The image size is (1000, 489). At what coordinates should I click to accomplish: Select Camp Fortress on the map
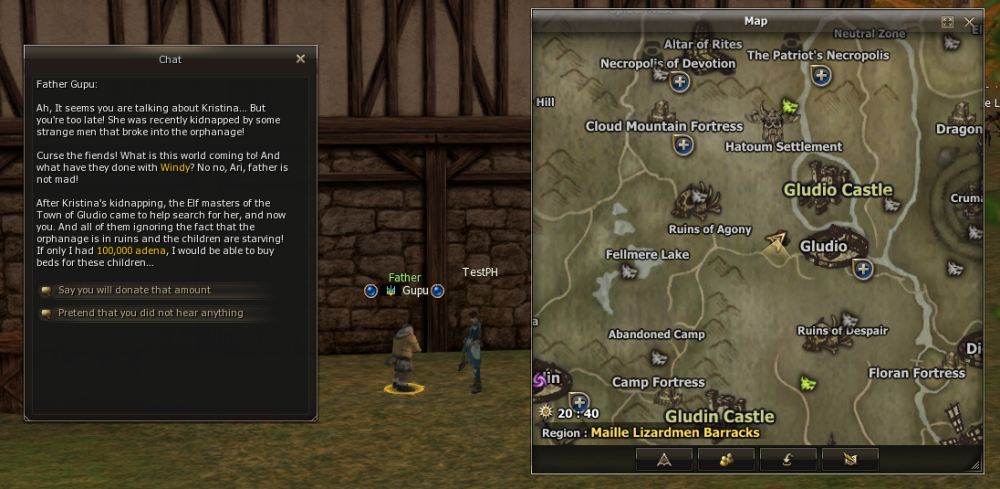658,382
